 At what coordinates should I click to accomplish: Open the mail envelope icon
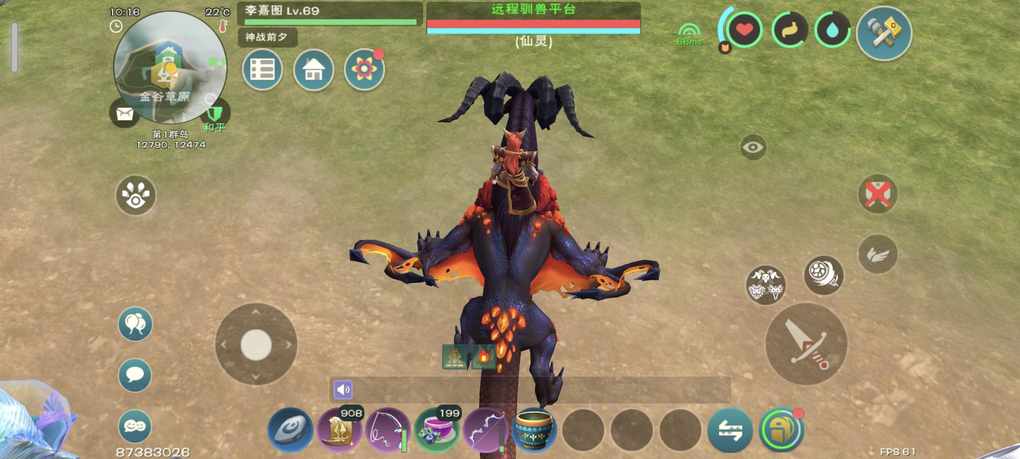124,114
